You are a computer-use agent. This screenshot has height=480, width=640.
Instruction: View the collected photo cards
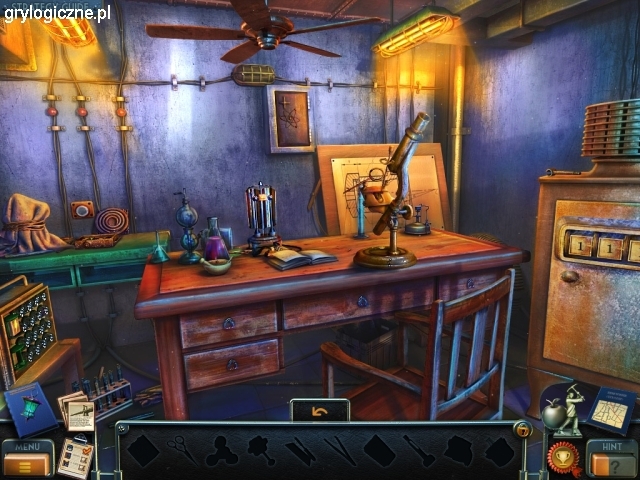point(77,411)
